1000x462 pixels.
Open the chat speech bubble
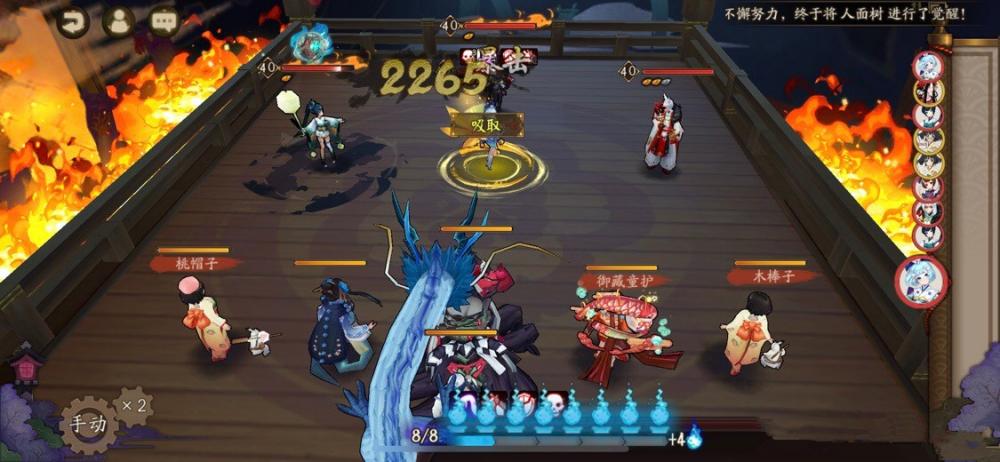pos(164,20)
